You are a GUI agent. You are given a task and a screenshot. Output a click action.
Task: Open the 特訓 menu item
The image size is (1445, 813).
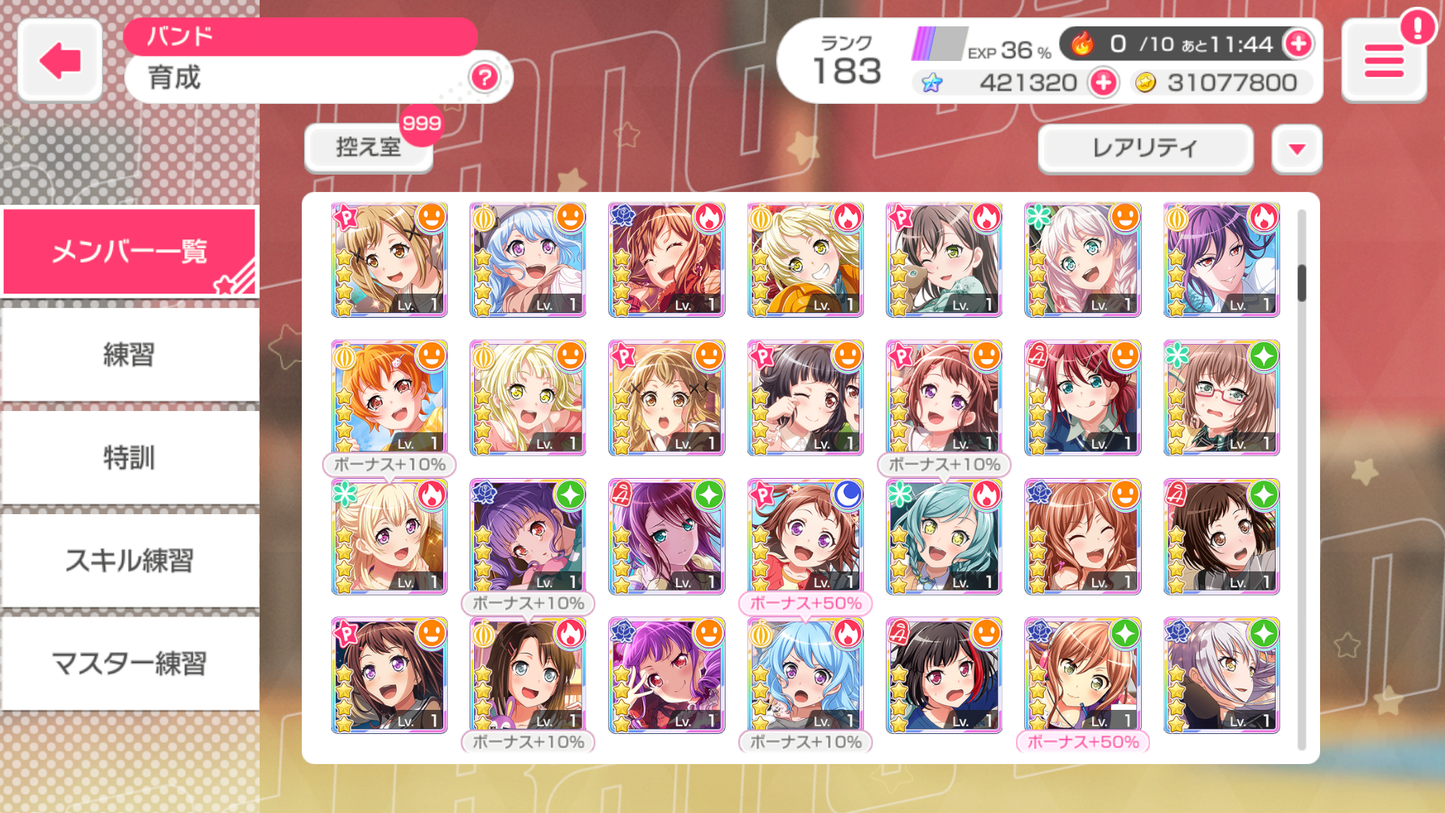tap(129, 457)
